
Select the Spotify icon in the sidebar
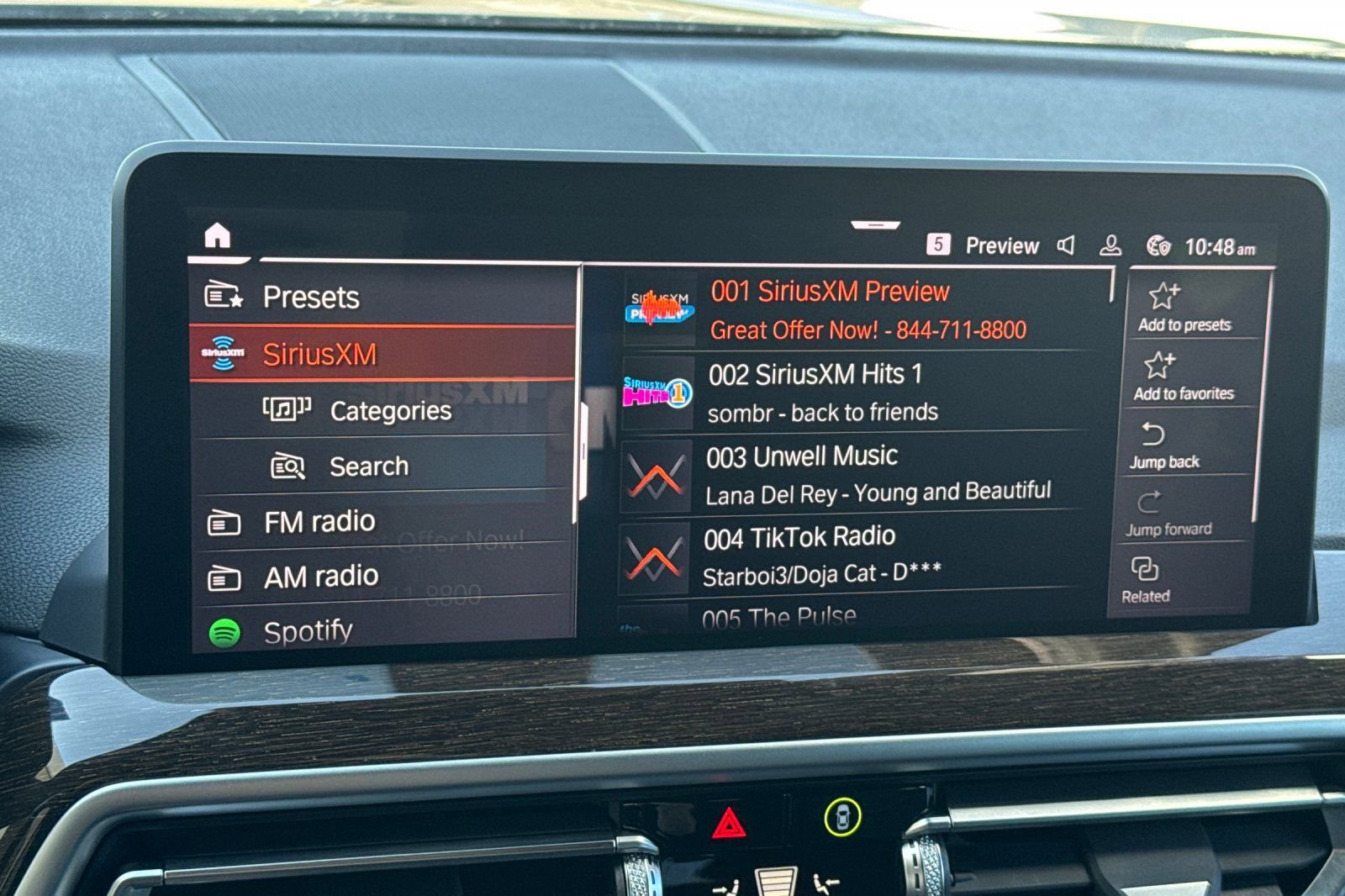click(x=226, y=630)
